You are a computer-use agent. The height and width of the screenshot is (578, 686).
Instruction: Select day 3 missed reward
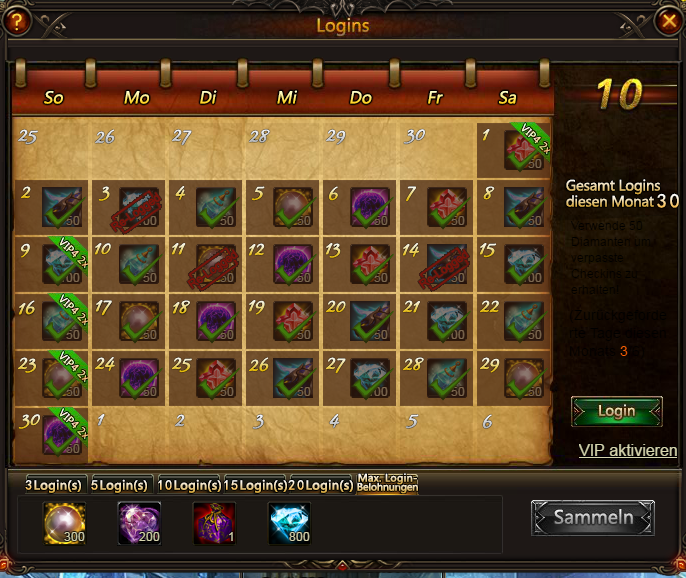(139, 207)
